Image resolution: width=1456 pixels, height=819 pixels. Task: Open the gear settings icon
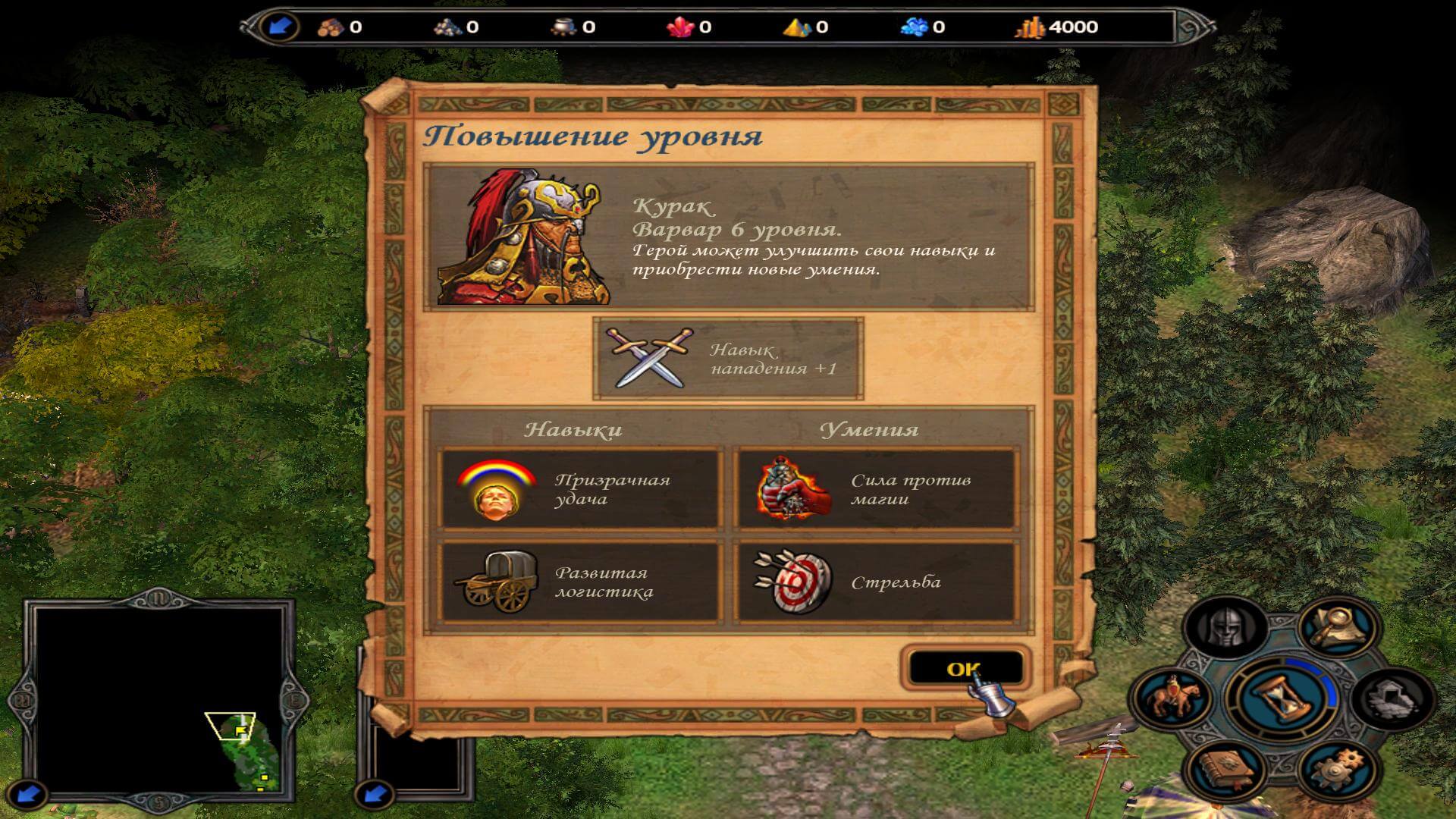[1336, 767]
